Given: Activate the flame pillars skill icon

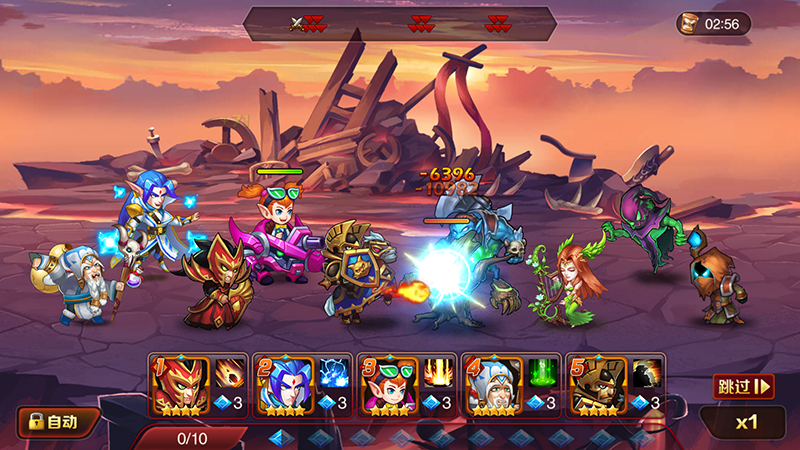Looking at the screenshot, I should [x=438, y=373].
